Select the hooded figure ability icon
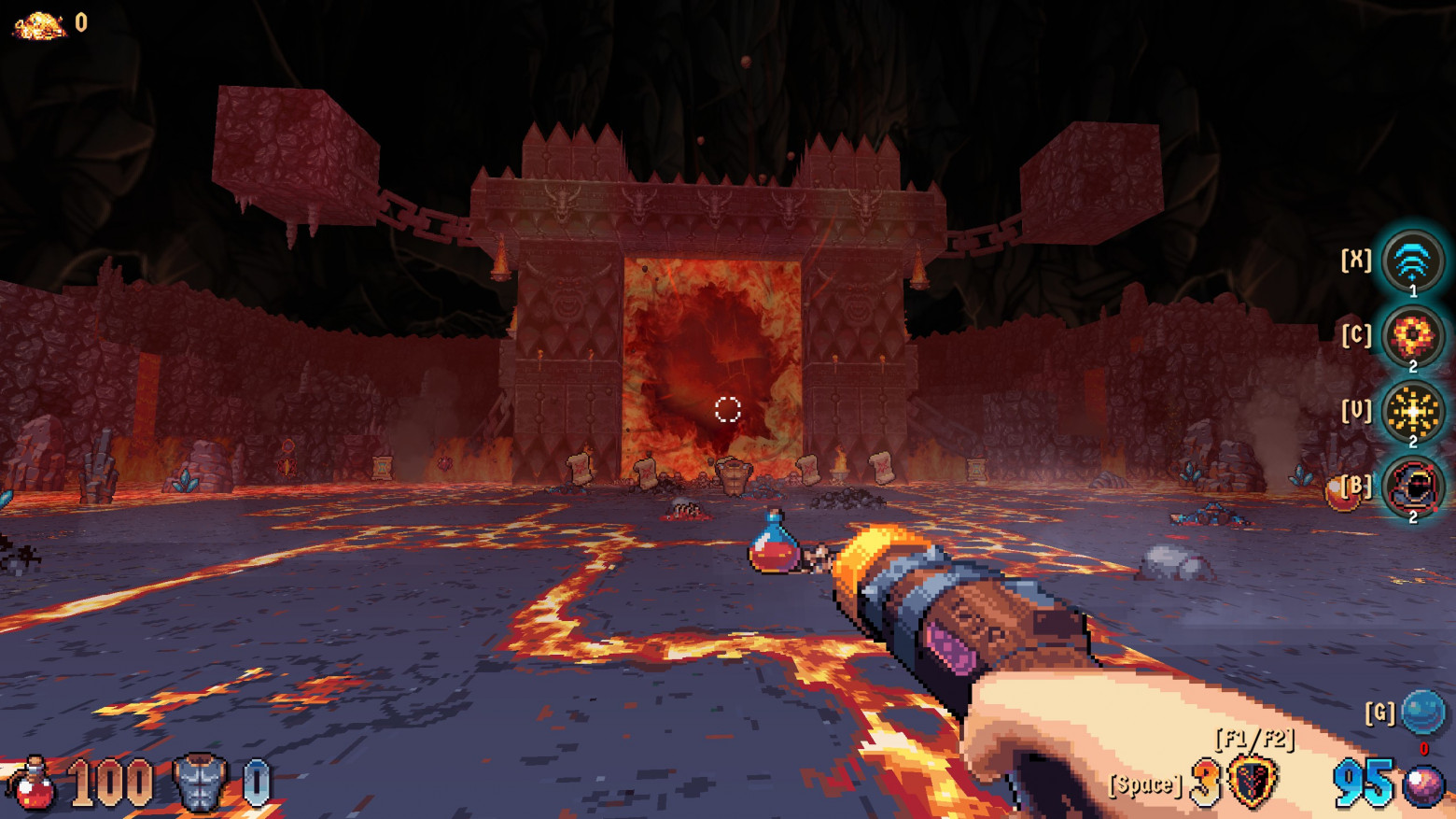1456x819 pixels. (1412, 486)
